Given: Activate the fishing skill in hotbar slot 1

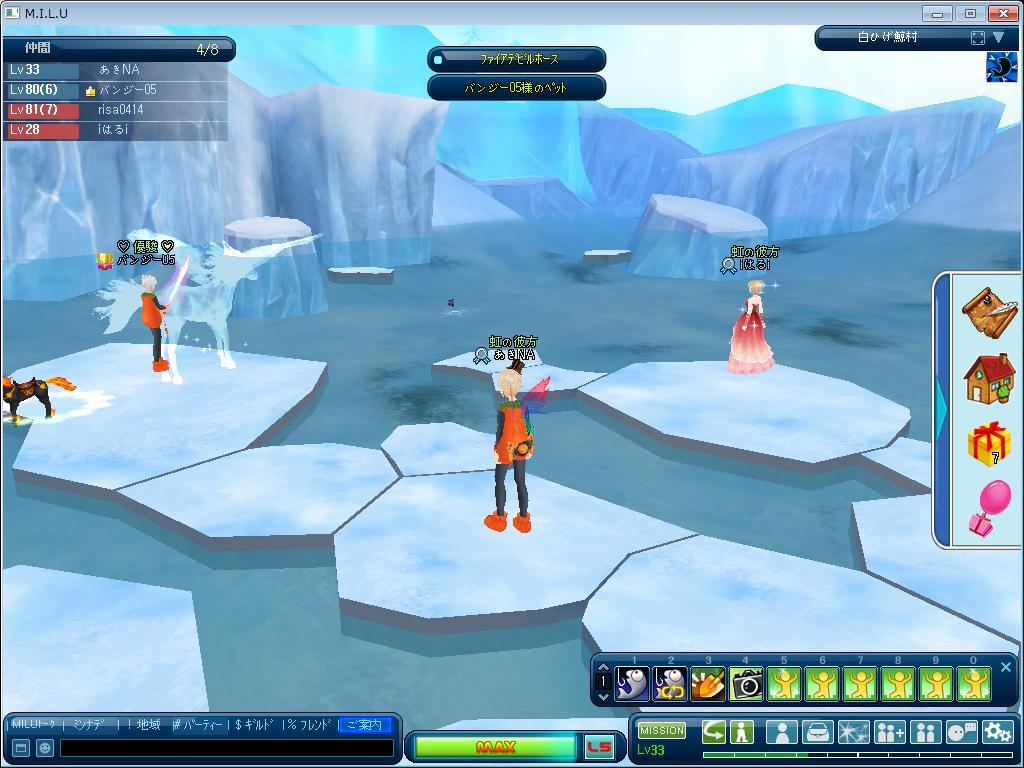Looking at the screenshot, I should pyautogui.click(x=632, y=684).
